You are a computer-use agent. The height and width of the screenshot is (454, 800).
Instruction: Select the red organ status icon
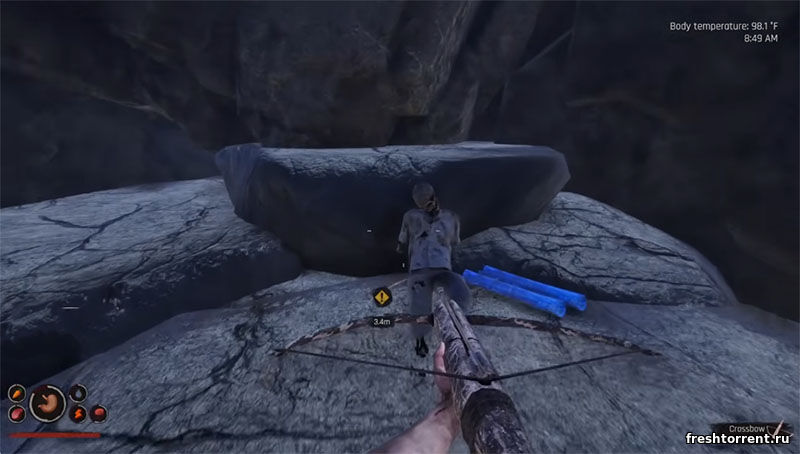point(98,413)
